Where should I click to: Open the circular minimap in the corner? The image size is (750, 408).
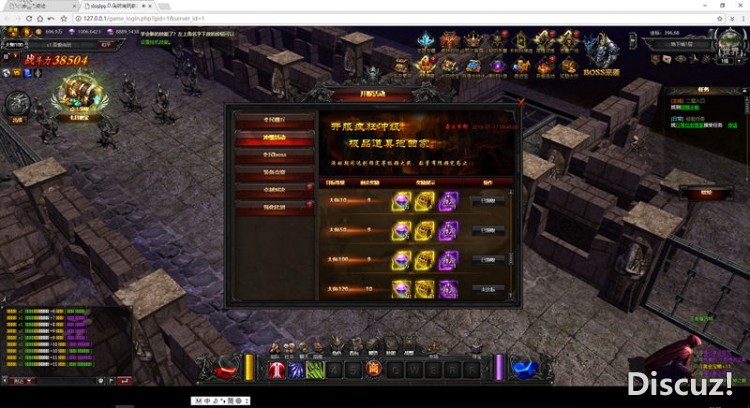(728, 43)
